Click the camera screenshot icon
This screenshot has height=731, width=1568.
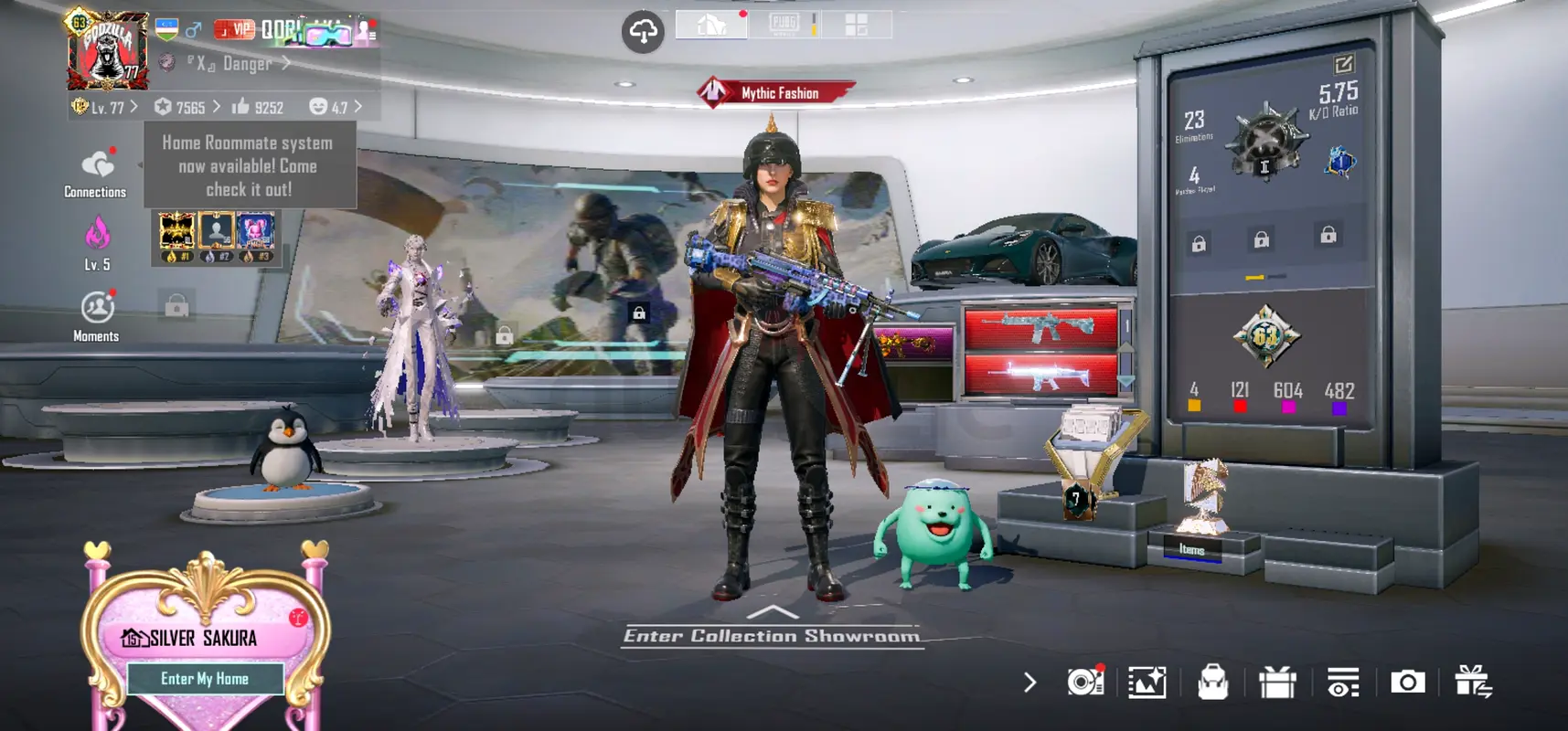(x=1407, y=682)
